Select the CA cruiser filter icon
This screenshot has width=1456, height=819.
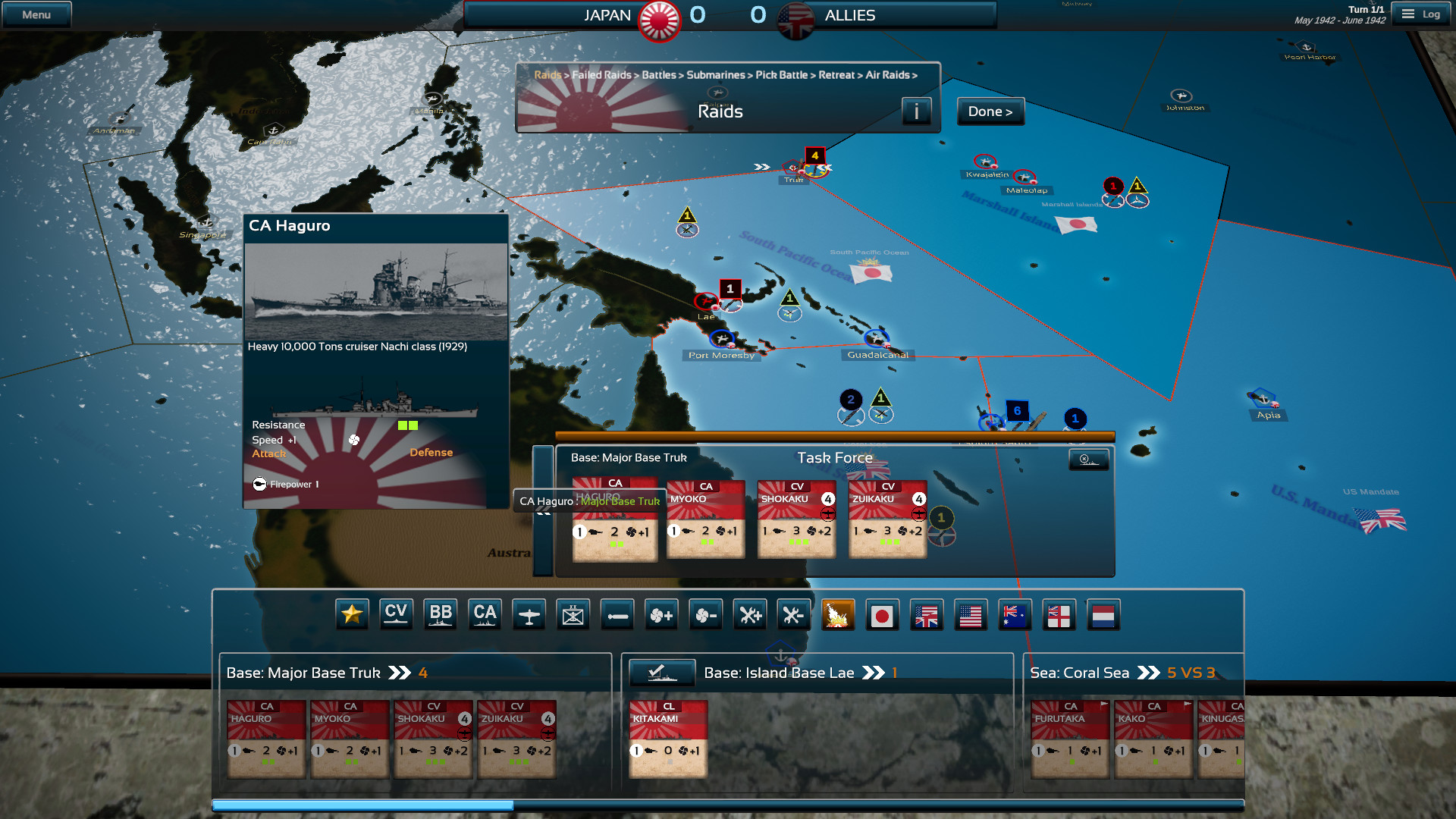point(485,614)
